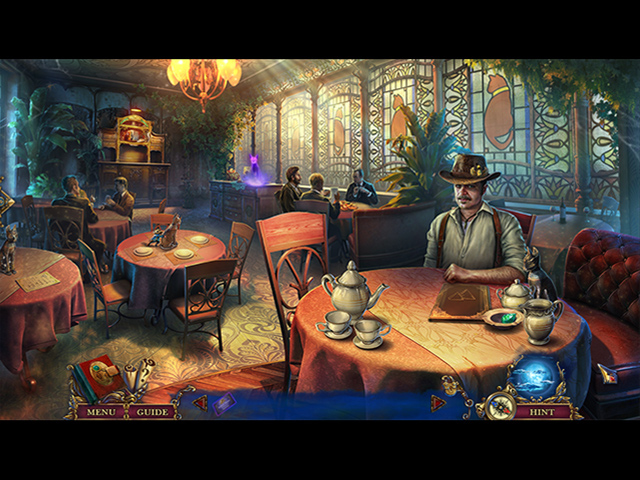This screenshot has width=640, height=480.
Task: Ask for a Hint
Action: click(x=542, y=411)
